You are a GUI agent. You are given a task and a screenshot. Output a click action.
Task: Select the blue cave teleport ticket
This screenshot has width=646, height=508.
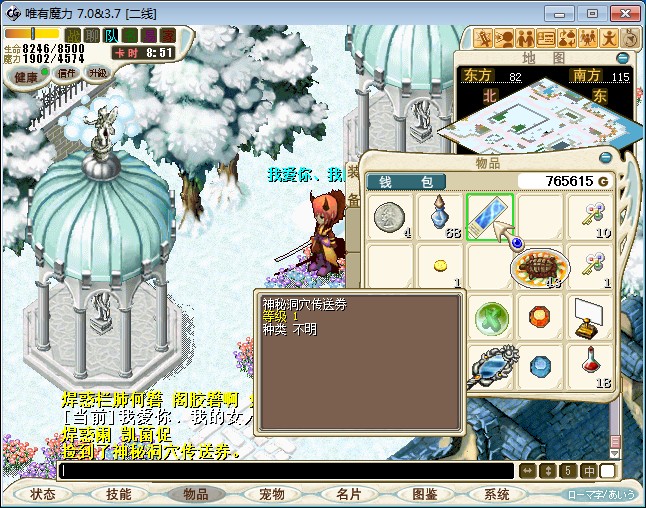pyautogui.click(x=490, y=217)
